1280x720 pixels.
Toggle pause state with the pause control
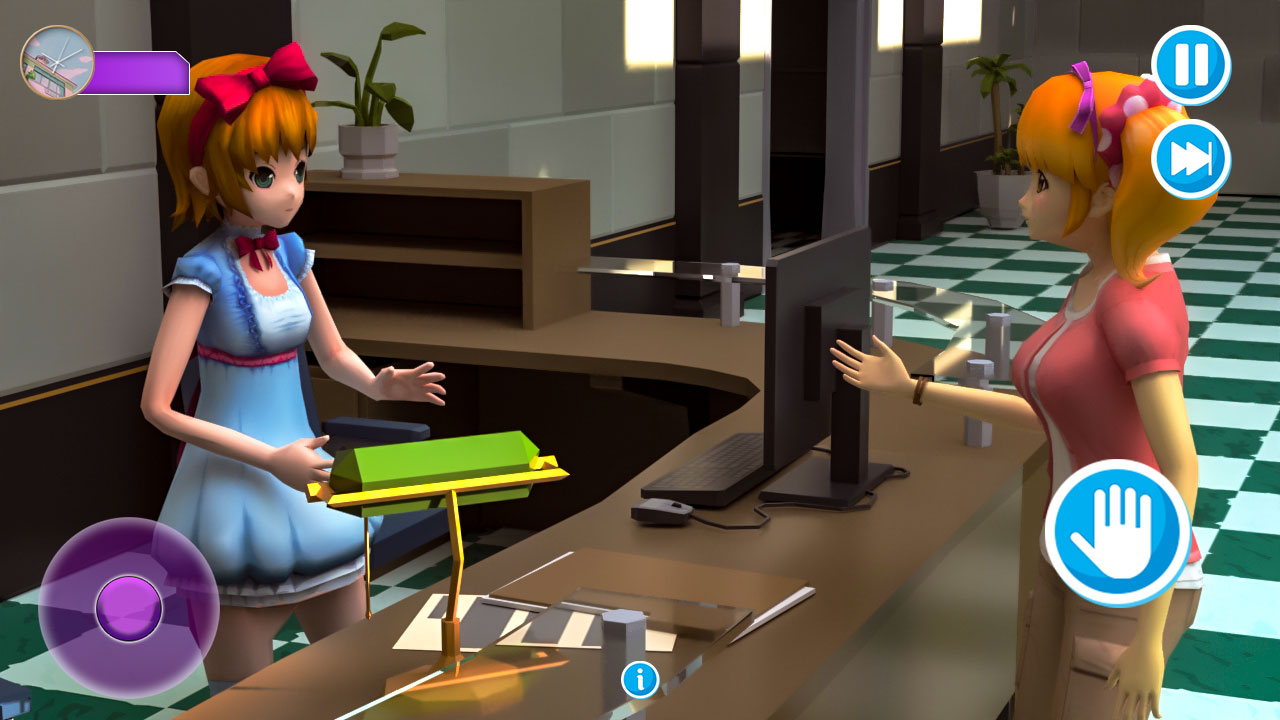[x=1191, y=62]
